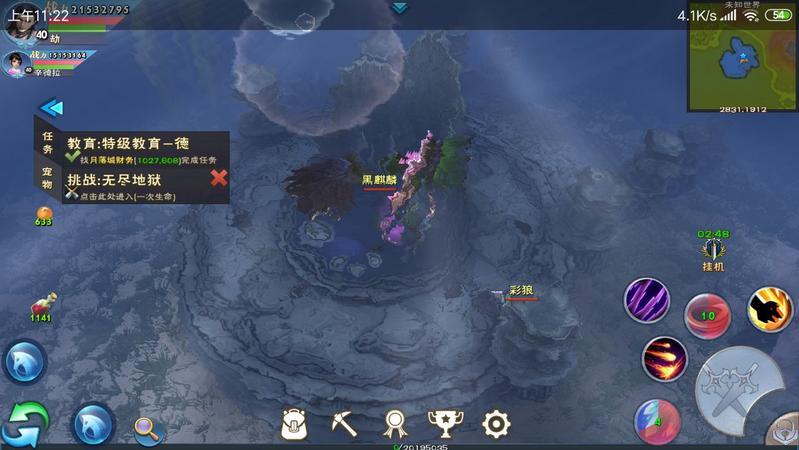The width and height of the screenshot is (799, 450).
Task: Dismiss the challenge with the red X
Action: click(x=219, y=178)
